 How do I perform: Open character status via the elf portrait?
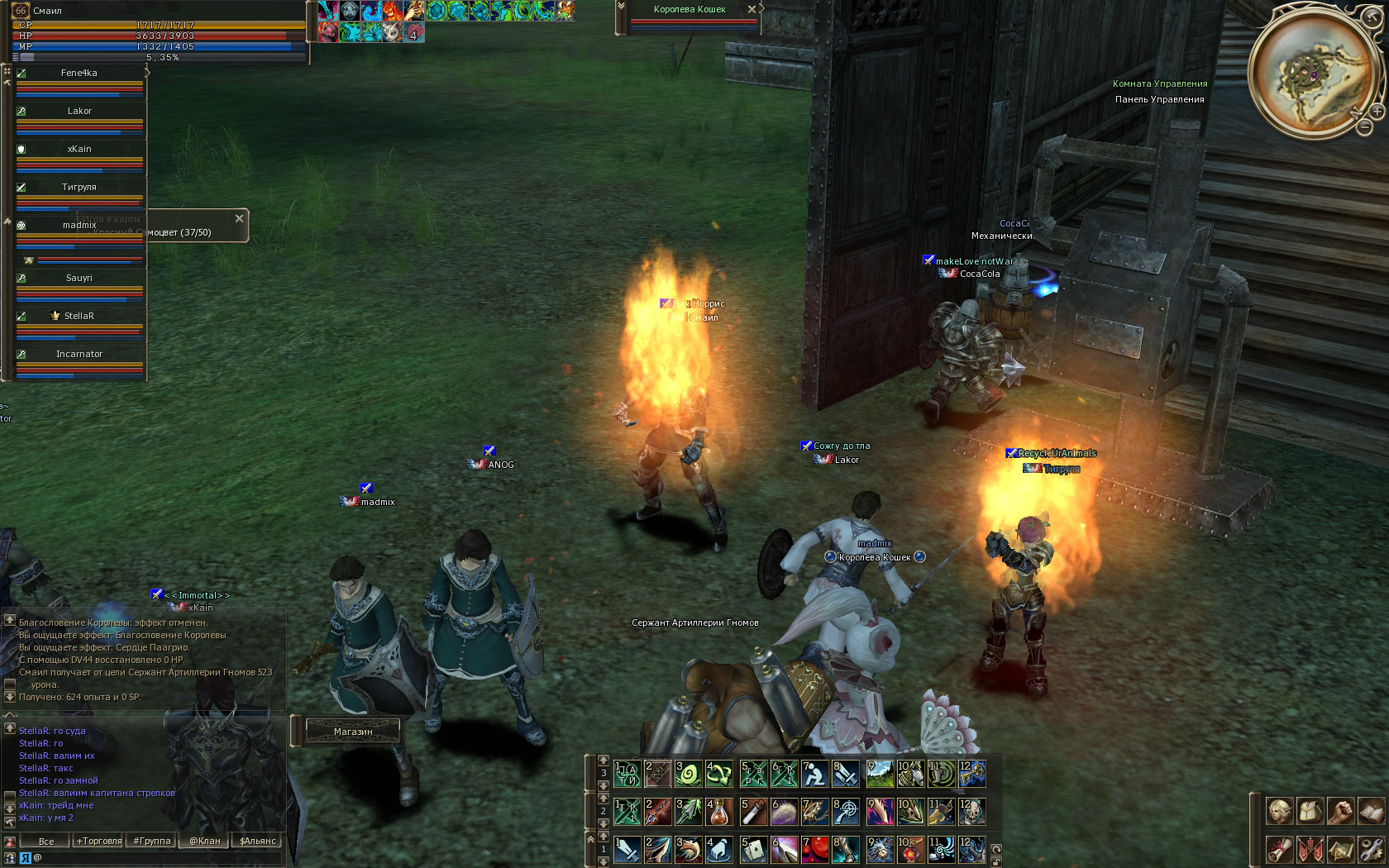tap(1280, 811)
